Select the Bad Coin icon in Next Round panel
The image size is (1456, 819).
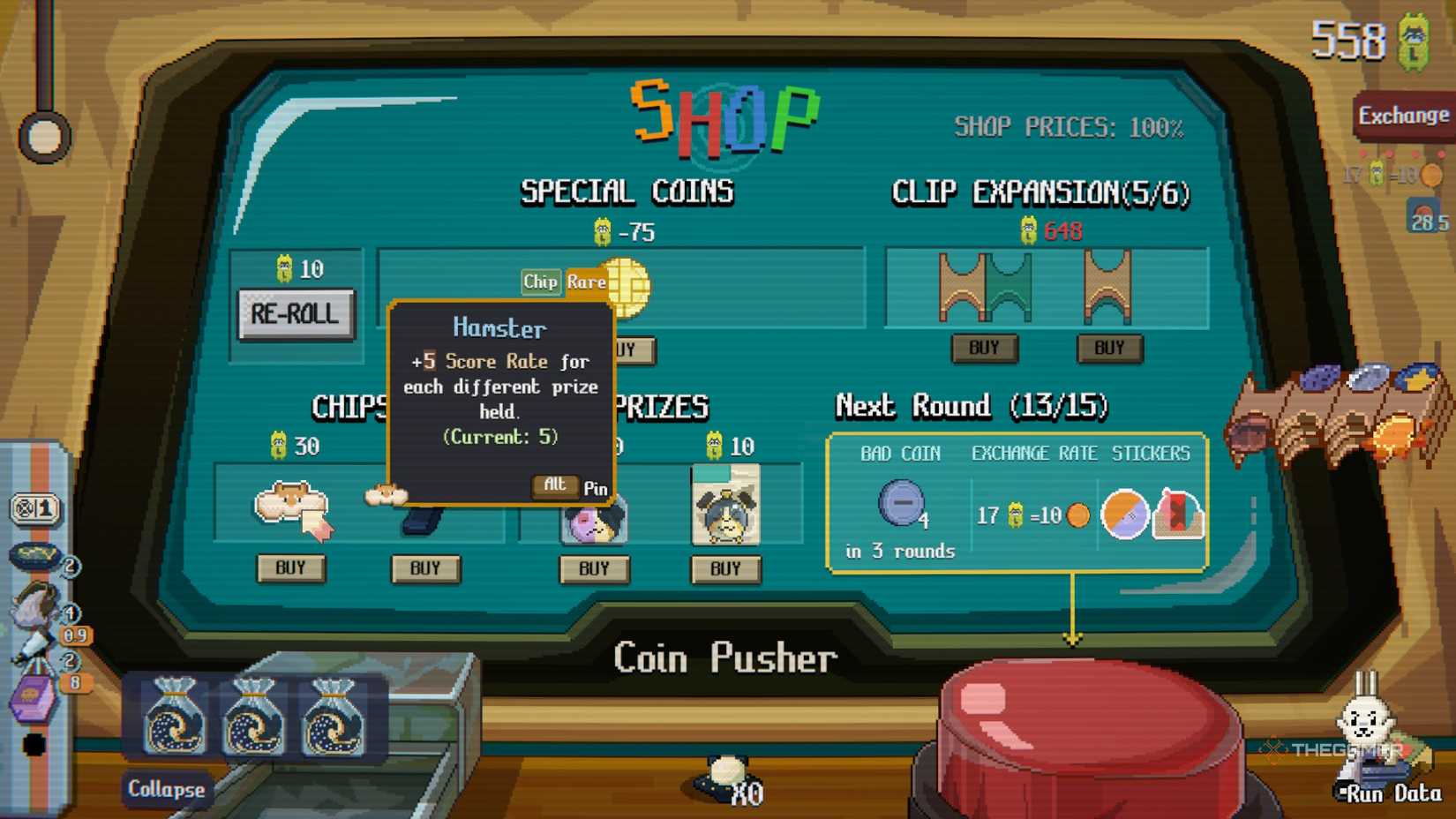[x=900, y=502]
